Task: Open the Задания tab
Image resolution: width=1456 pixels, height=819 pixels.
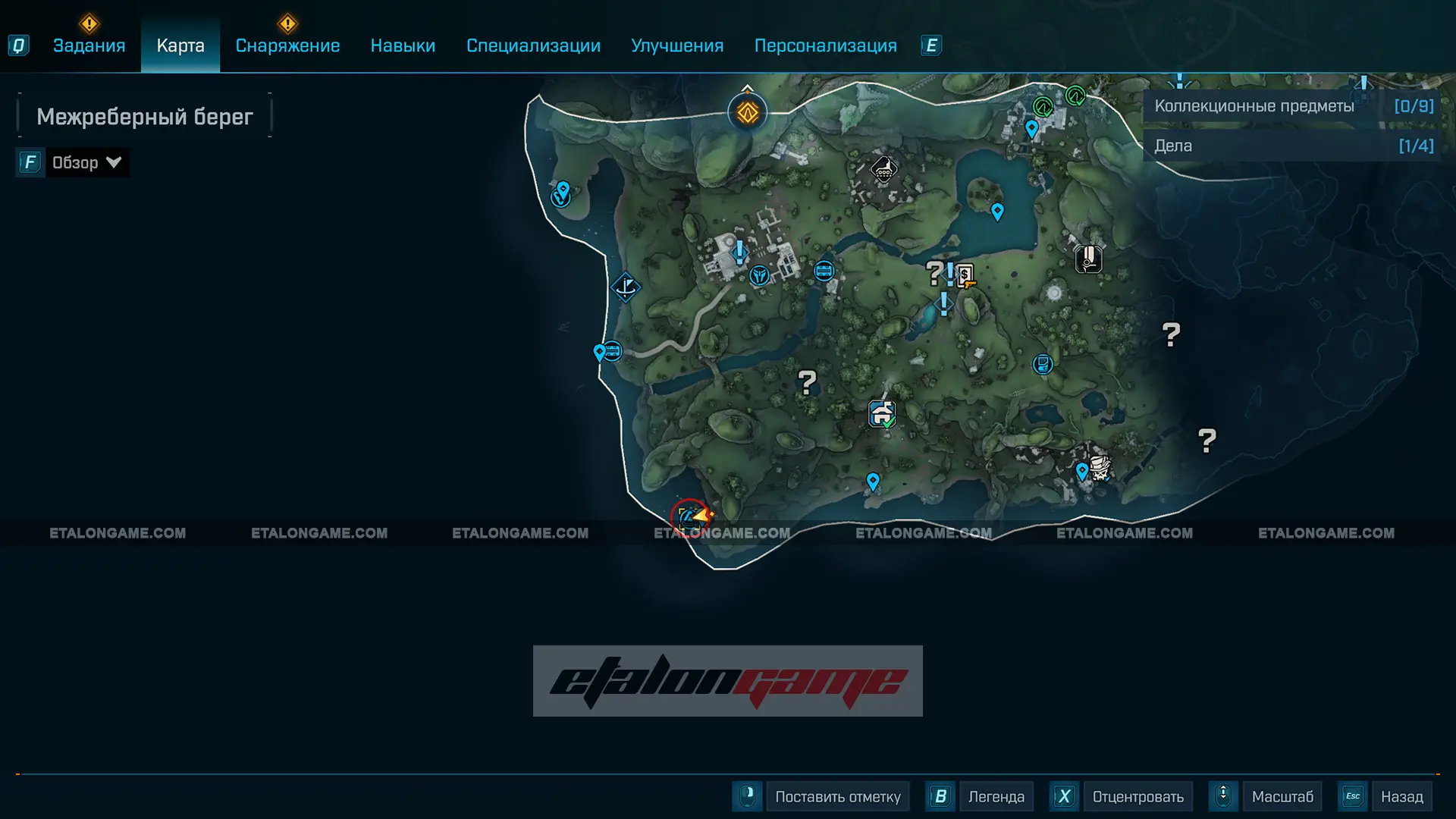Action: [x=89, y=45]
